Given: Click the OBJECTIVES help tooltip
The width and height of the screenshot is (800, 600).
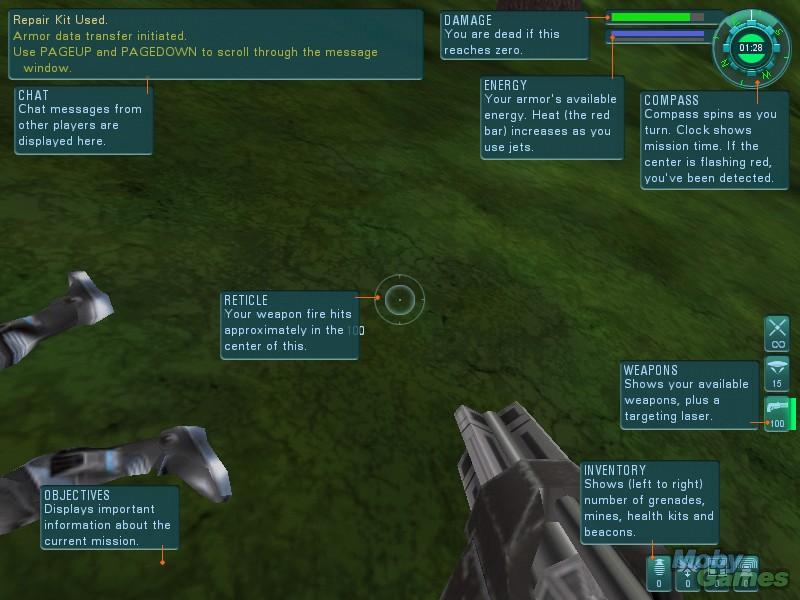Looking at the screenshot, I should coord(110,517).
